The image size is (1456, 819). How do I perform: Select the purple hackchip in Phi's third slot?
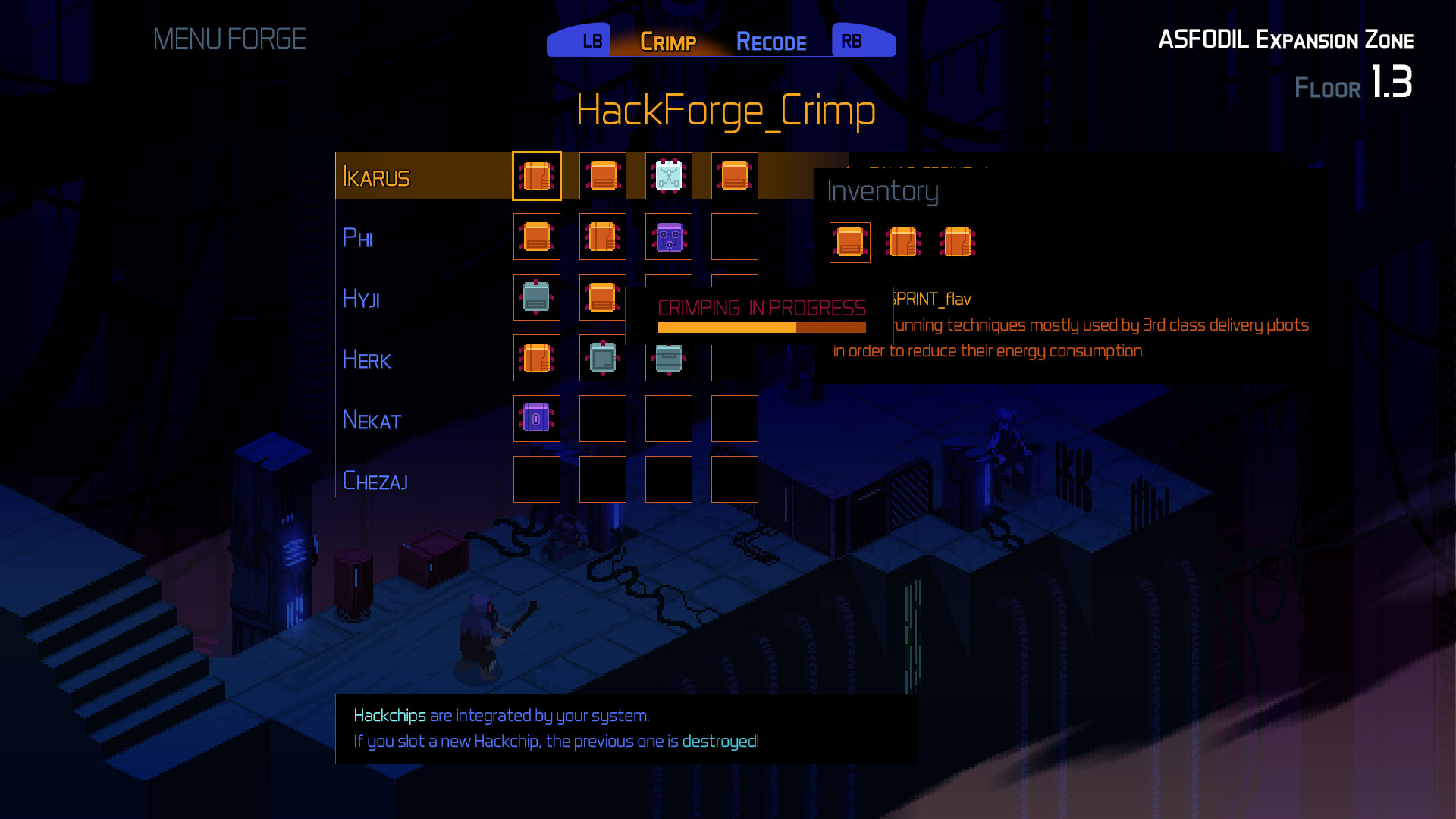pyautogui.click(x=668, y=237)
